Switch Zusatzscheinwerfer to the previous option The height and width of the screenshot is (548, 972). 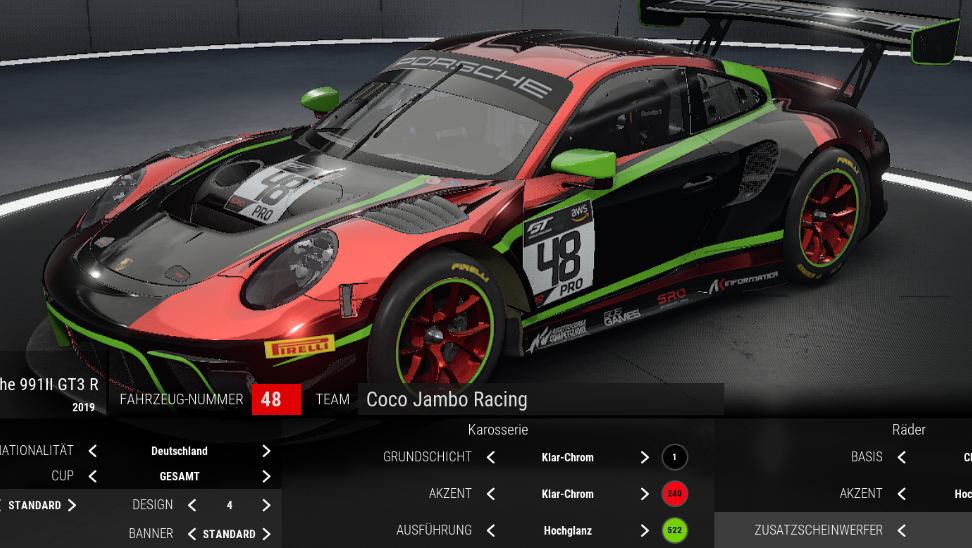tap(902, 530)
